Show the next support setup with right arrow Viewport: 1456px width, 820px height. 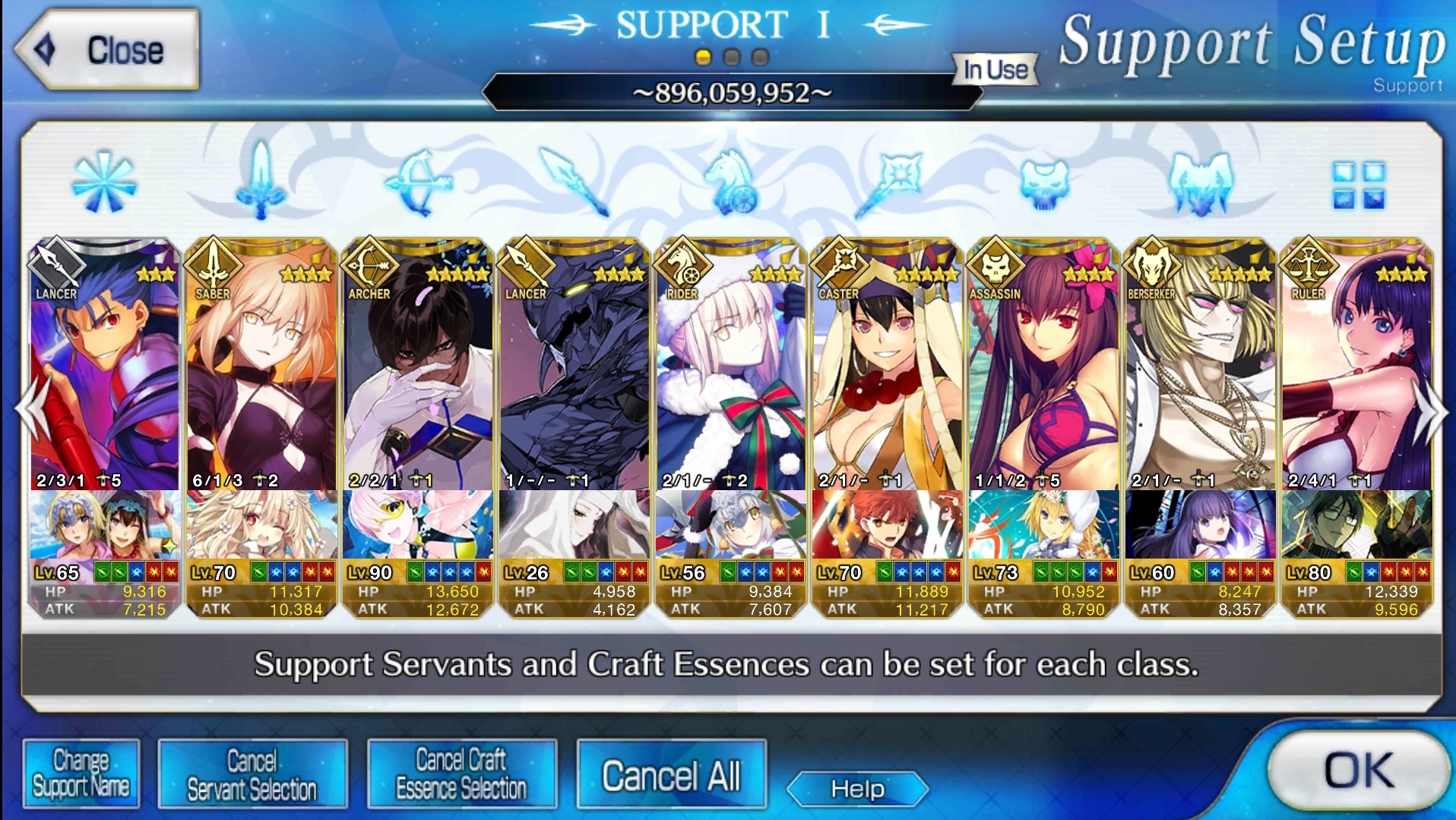point(1432,411)
